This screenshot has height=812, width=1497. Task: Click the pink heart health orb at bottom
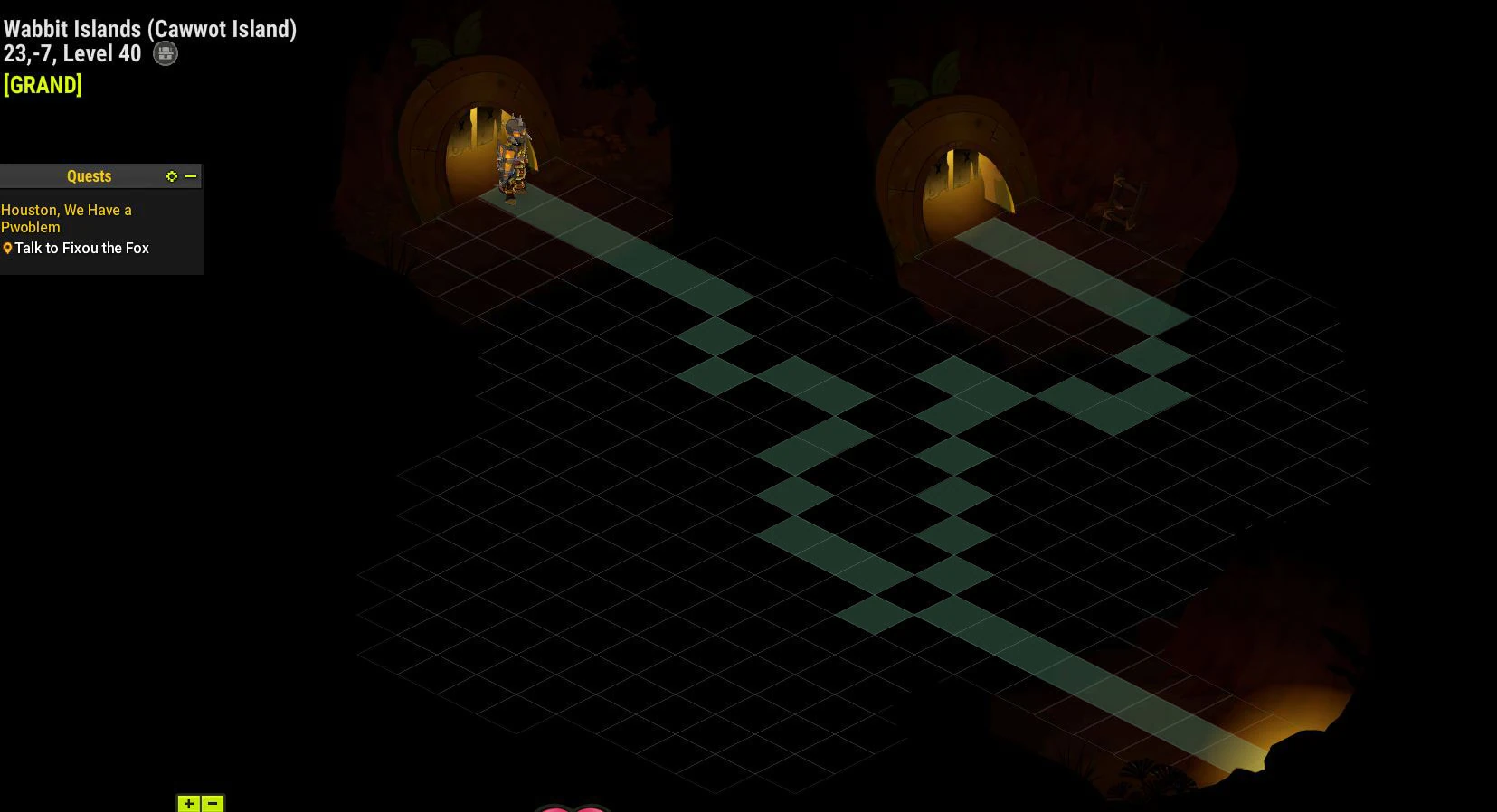point(570,807)
